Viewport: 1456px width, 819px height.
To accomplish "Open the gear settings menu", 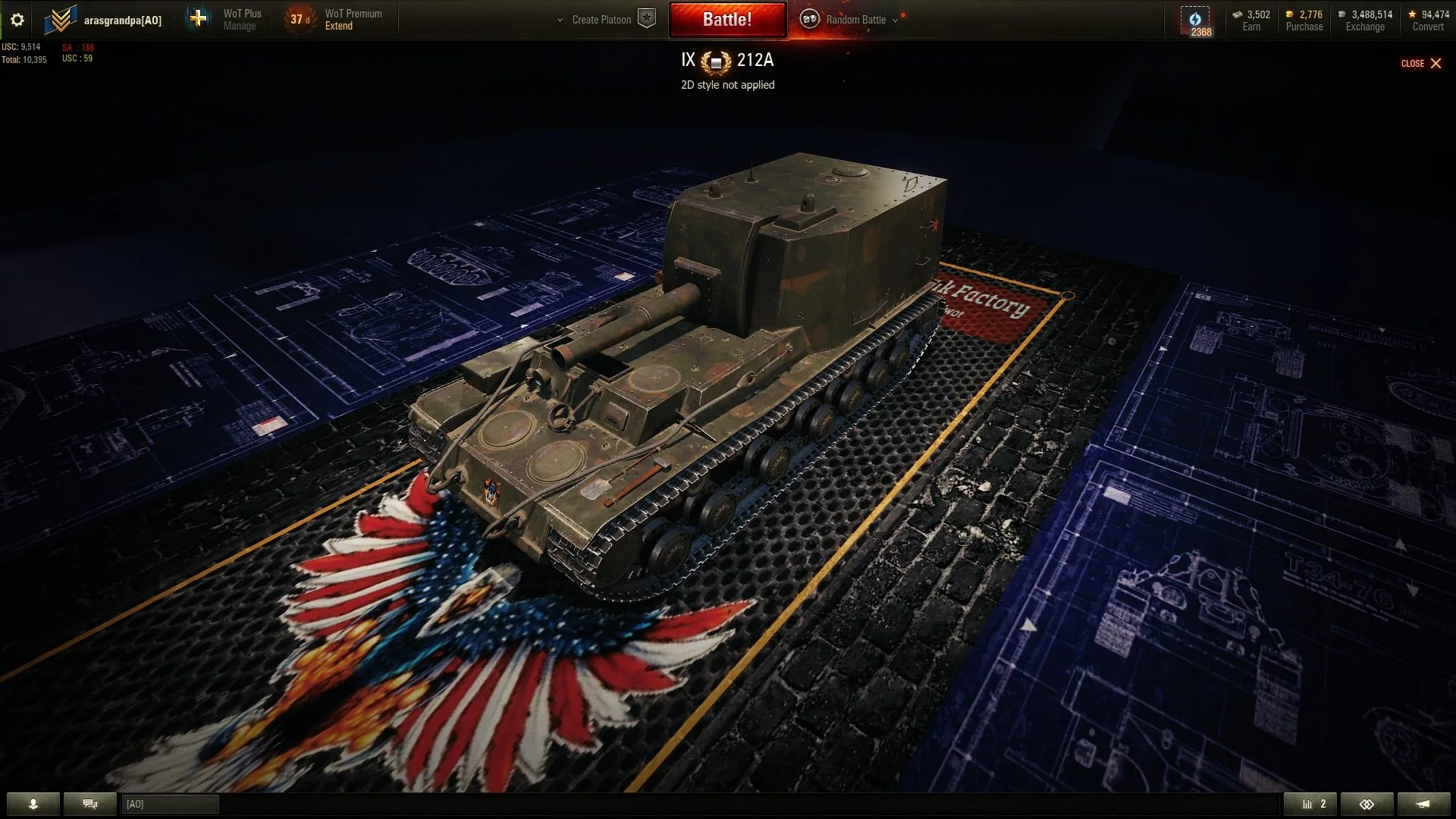I will (17, 20).
